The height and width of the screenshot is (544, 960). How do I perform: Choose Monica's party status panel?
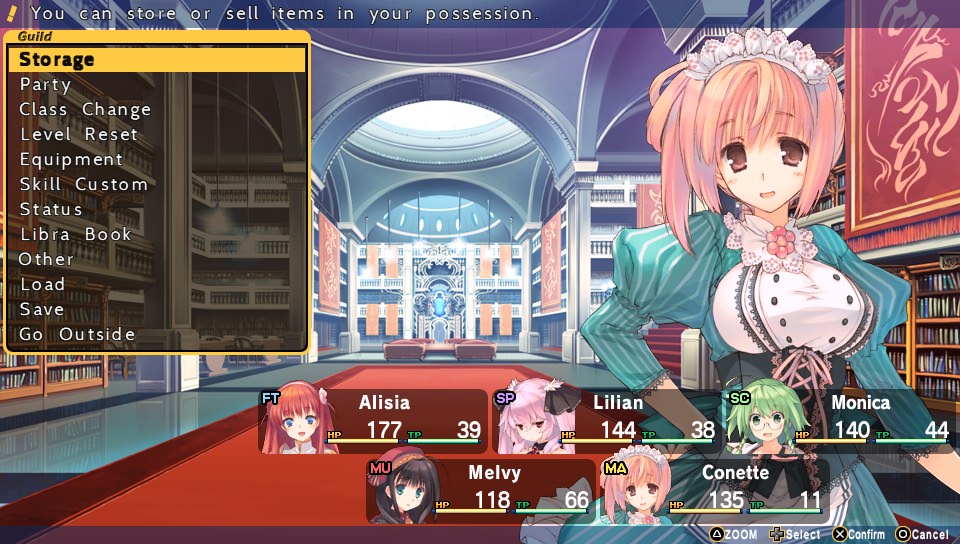838,421
